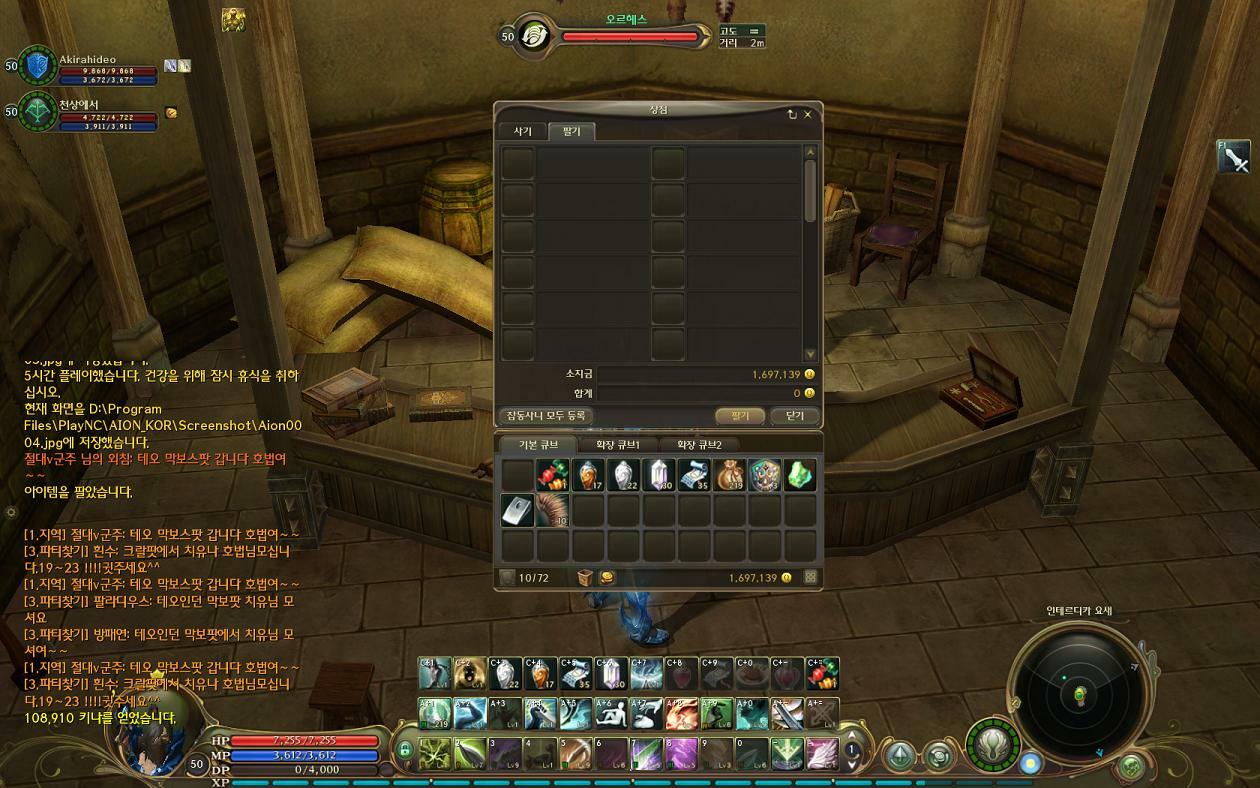
Task: Activate the purple slash skill in slot 8
Action: [680, 753]
